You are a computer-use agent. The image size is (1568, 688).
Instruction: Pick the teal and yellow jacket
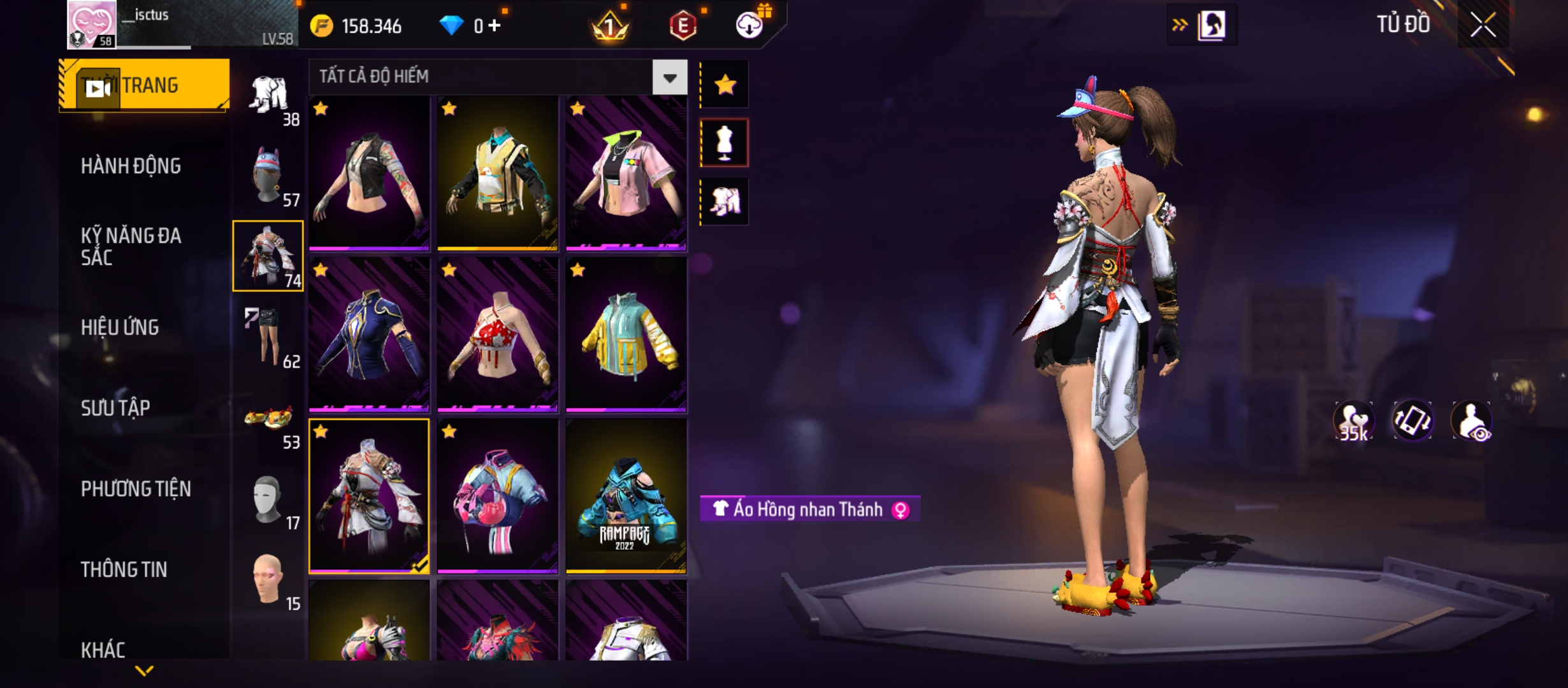tap(626, 334)
